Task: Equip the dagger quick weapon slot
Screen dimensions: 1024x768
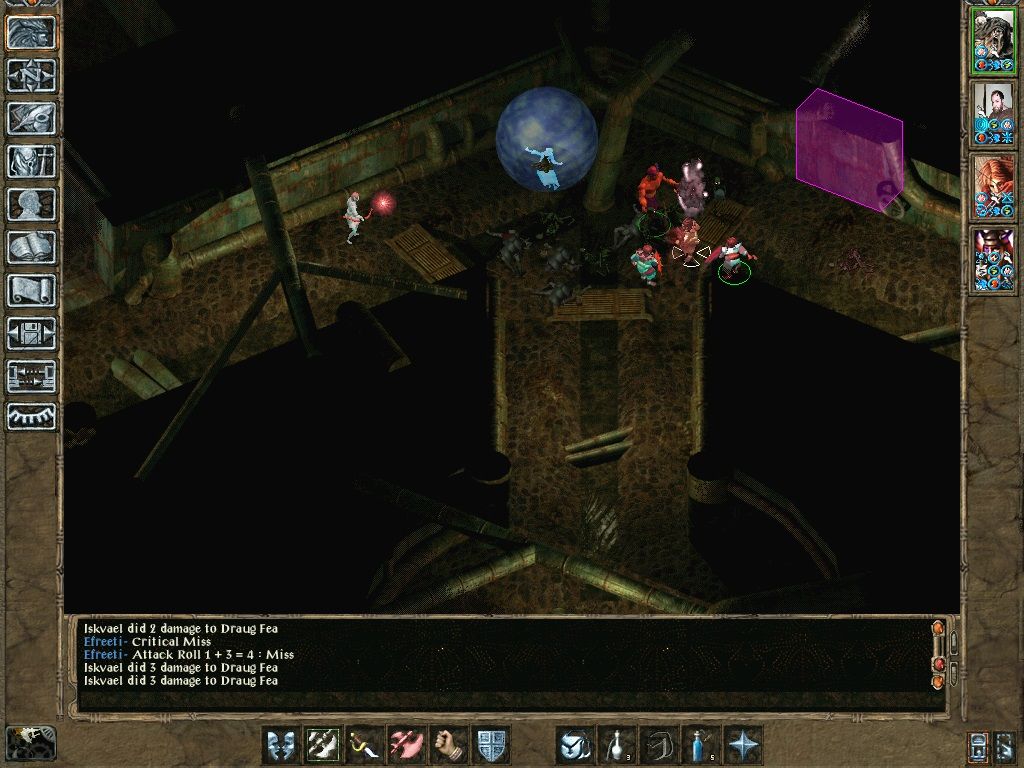Action: point(365,745)
